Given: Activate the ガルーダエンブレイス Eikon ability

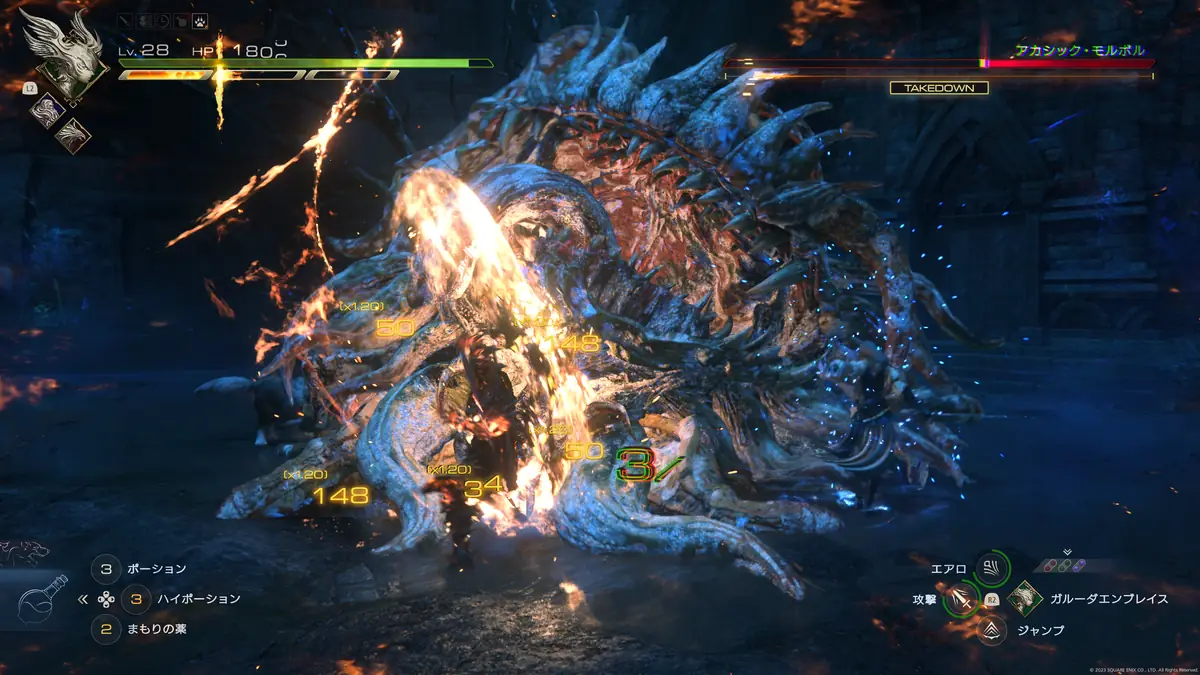Looking at the screenshot, I should [1024, 599].
